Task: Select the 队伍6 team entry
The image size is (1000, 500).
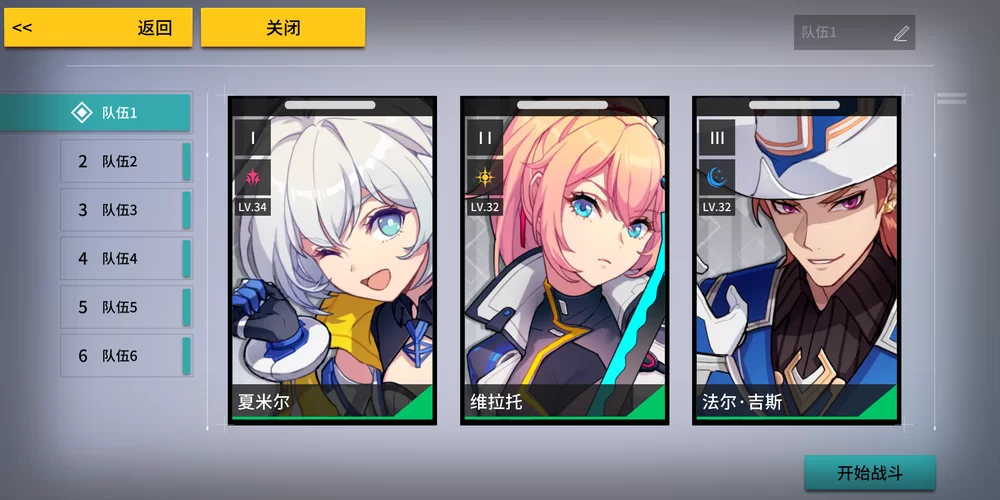Action: click(x=125, y=356)
